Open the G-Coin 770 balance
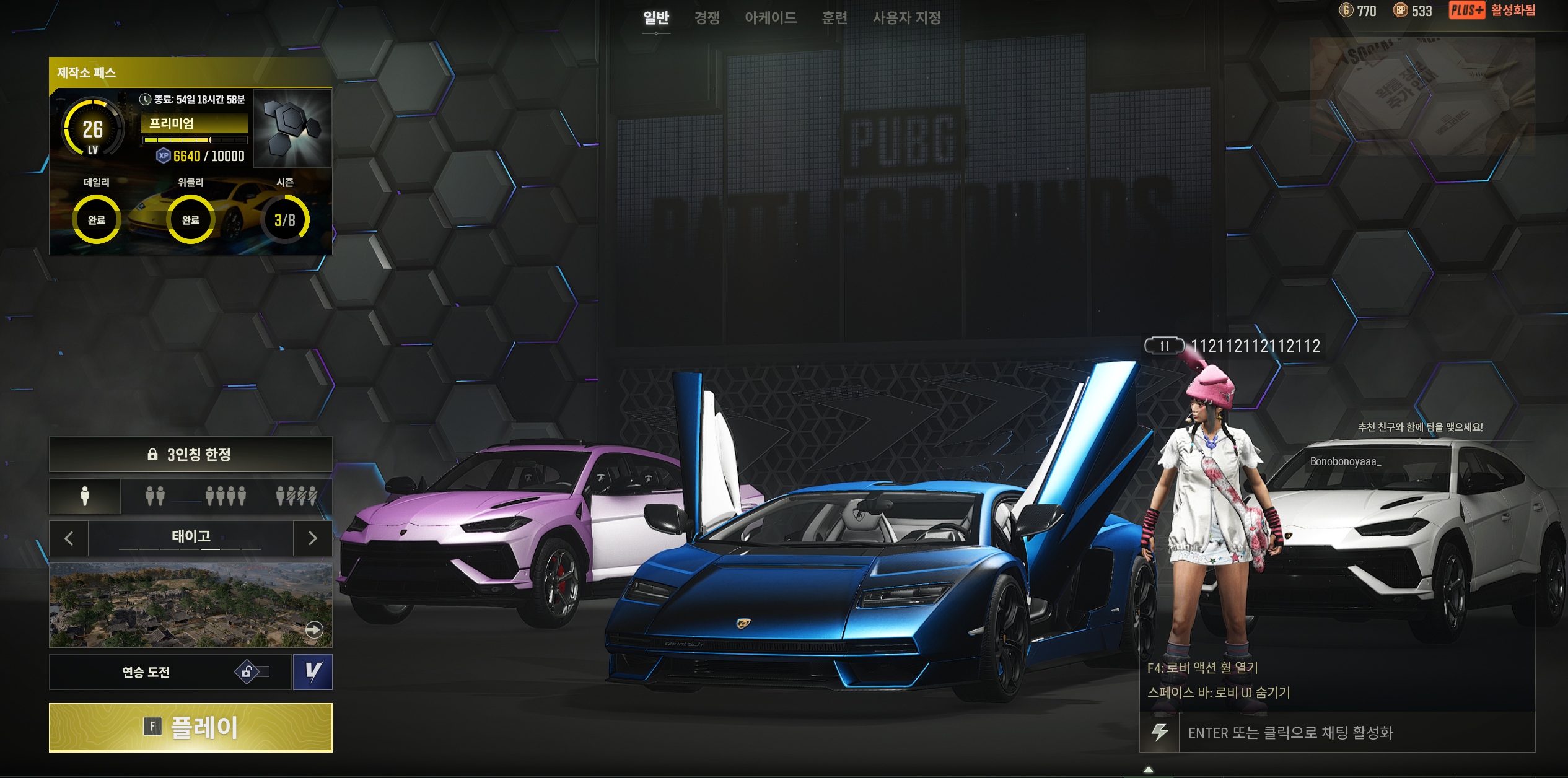The image size is (1568, 778). point(1358,11)
